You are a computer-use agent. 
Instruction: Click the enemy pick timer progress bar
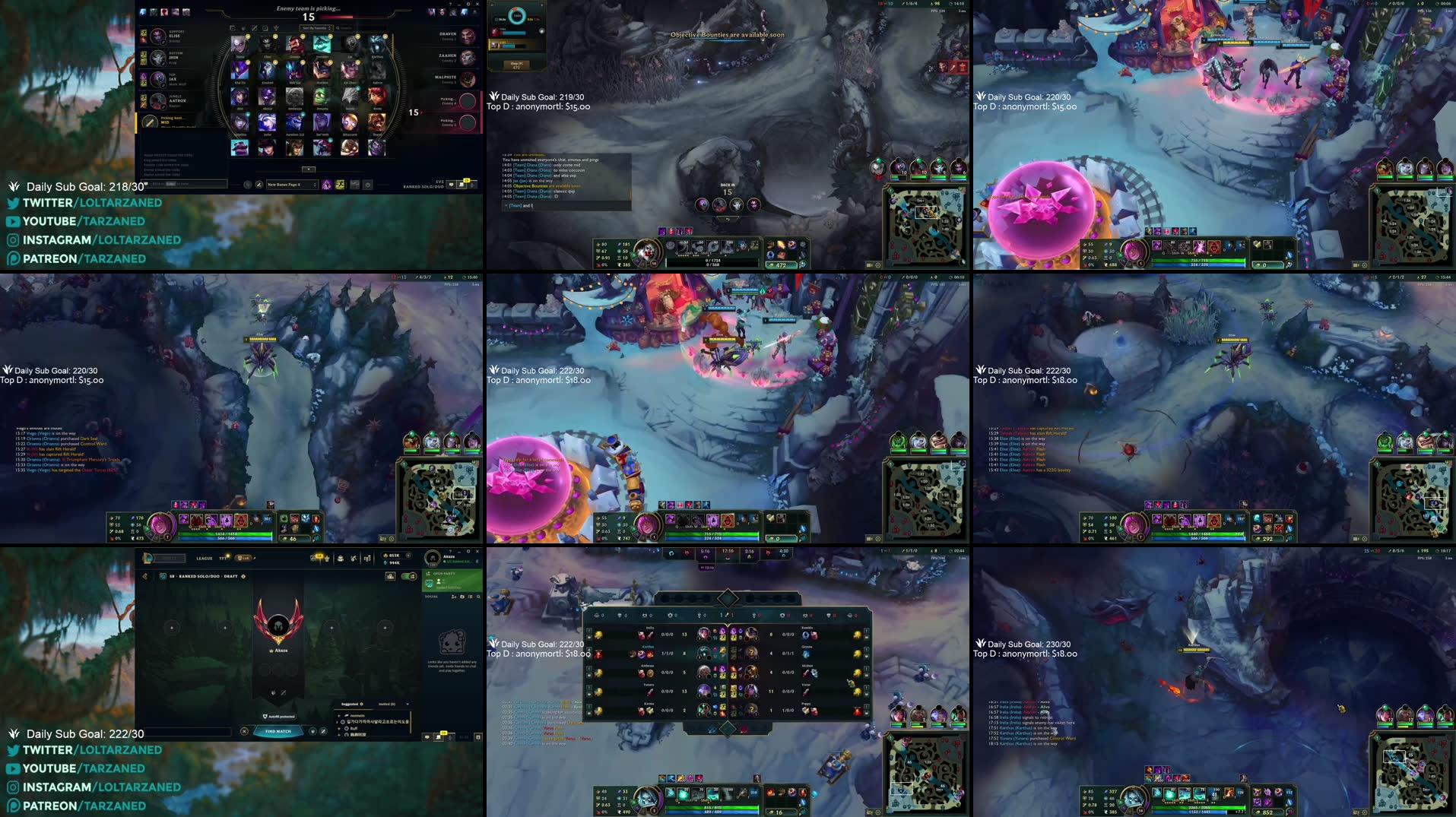338,17
